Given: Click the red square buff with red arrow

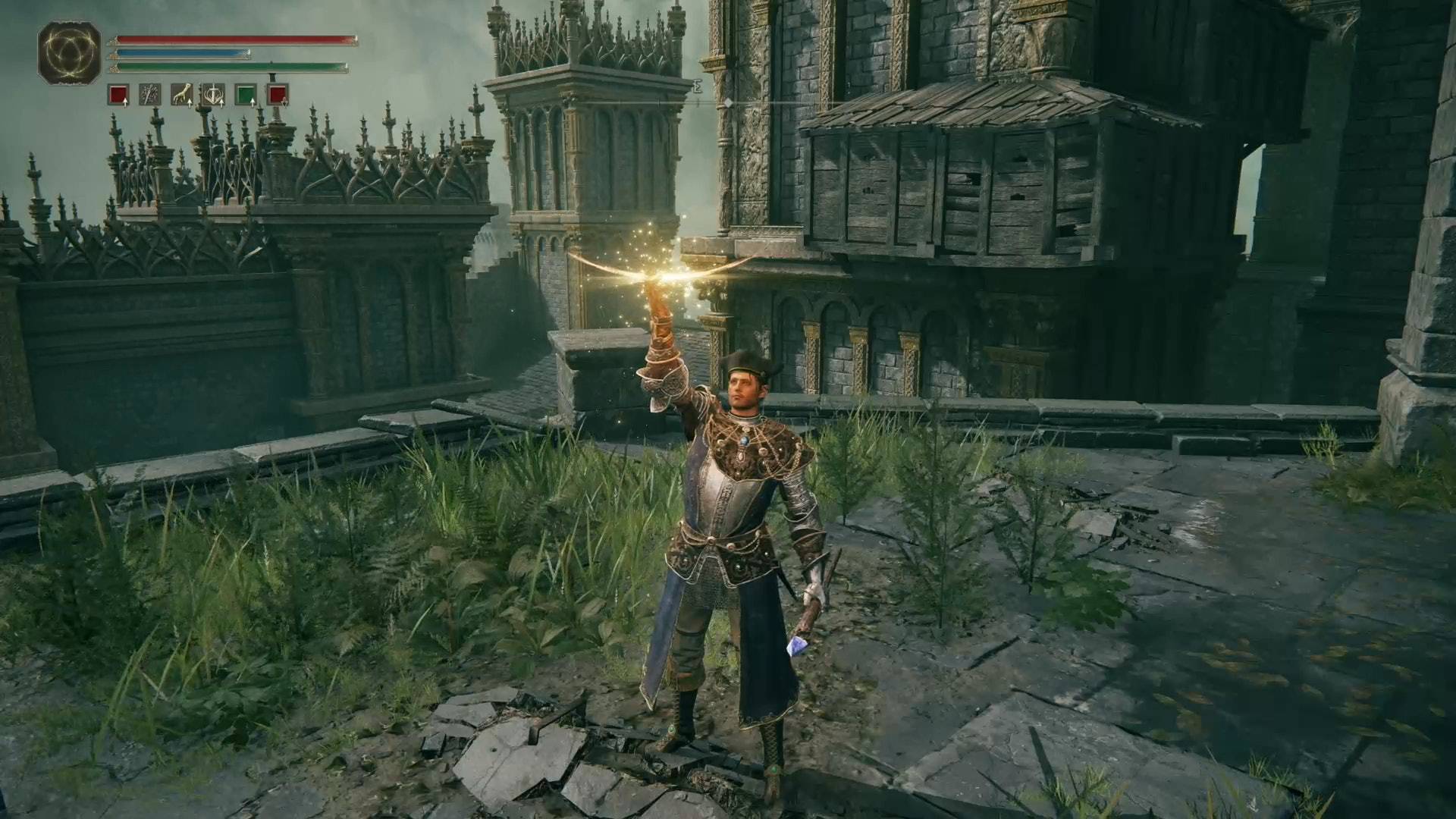Looking at the screenshot, I should point(278,95).
